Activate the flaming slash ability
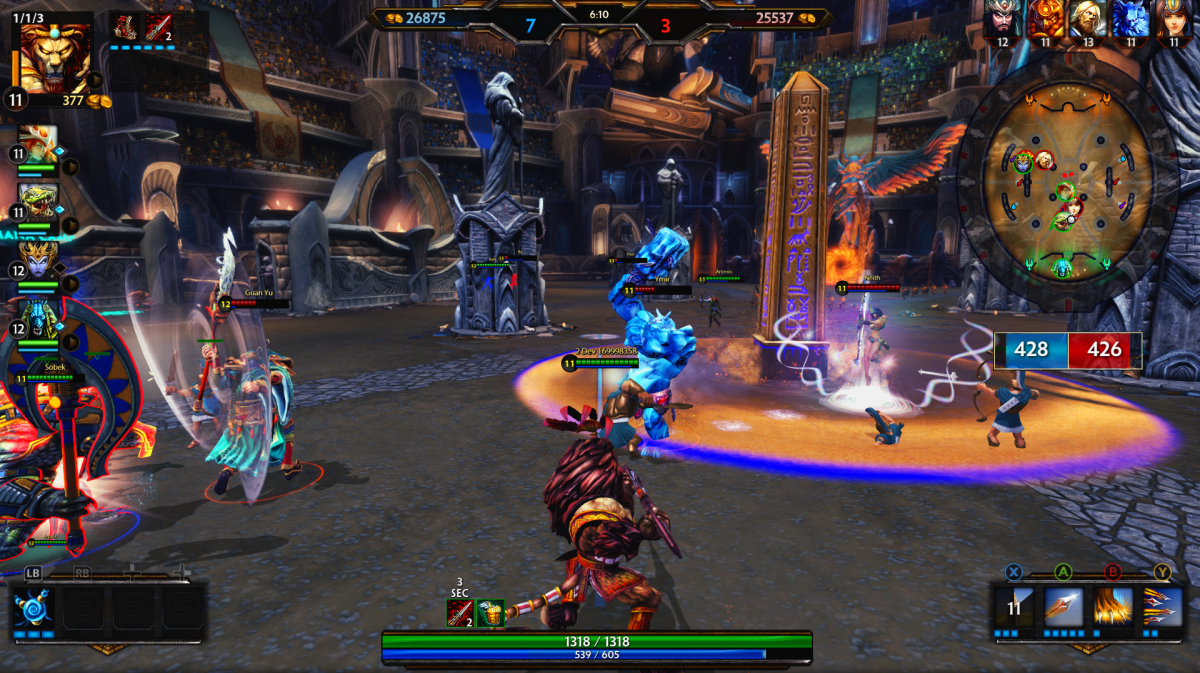Viewport: 1200px width, 673px height. click(1113, 608)
